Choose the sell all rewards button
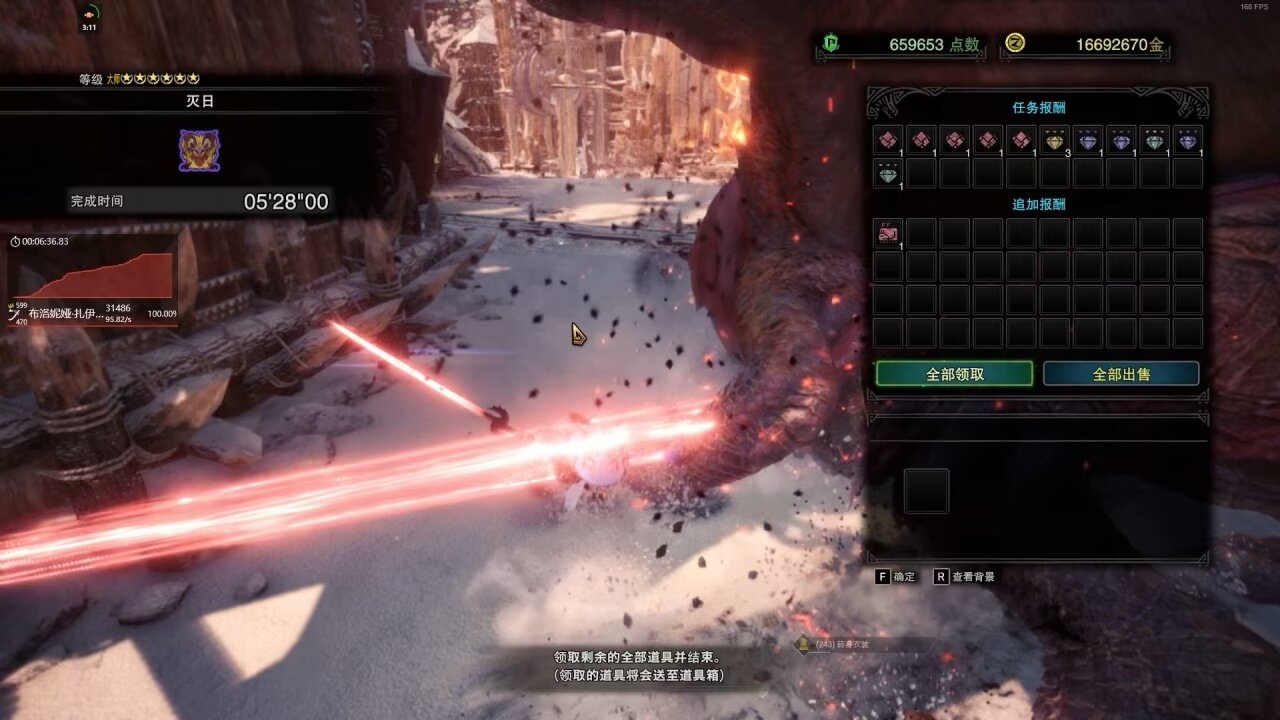1280x720 pixels. click(x=1121, y=374)
